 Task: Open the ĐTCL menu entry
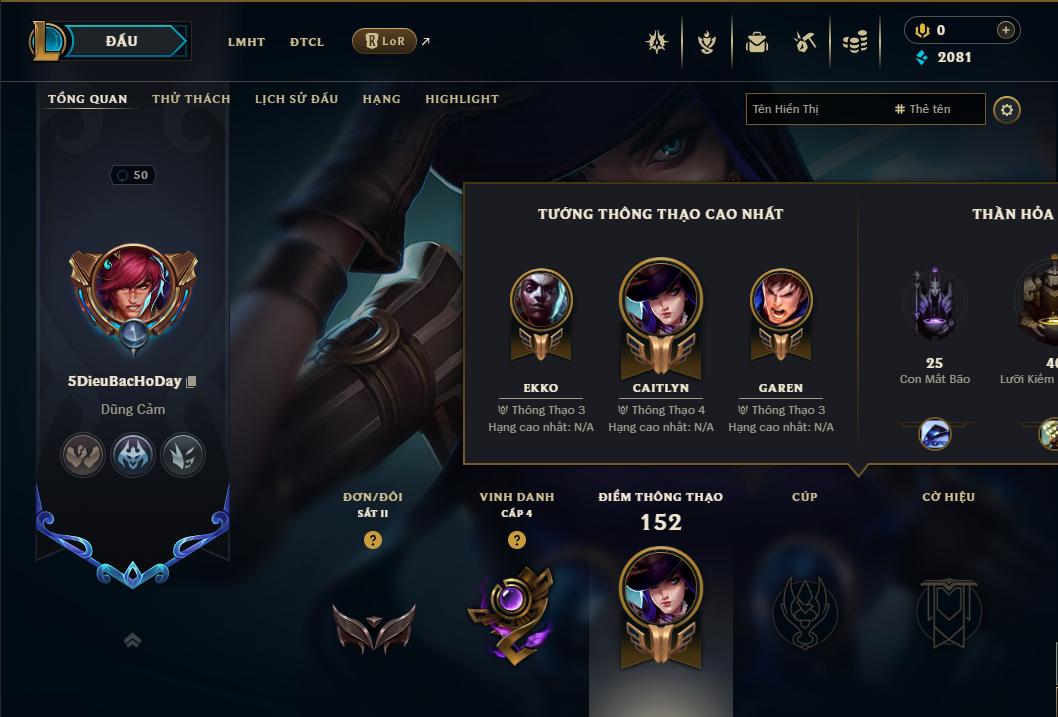point(307,42)
